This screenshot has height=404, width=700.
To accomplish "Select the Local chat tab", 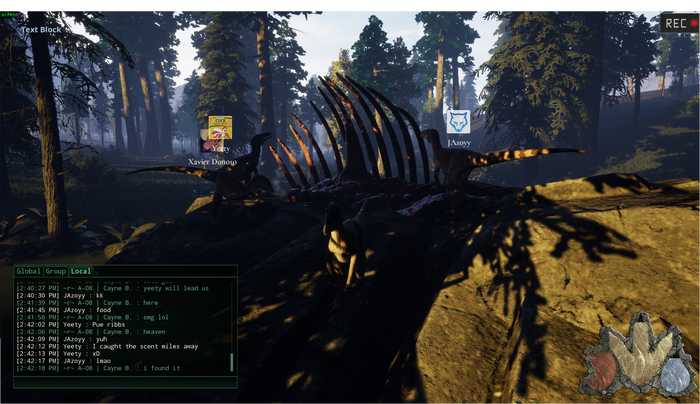I will [x=81, y=271].
